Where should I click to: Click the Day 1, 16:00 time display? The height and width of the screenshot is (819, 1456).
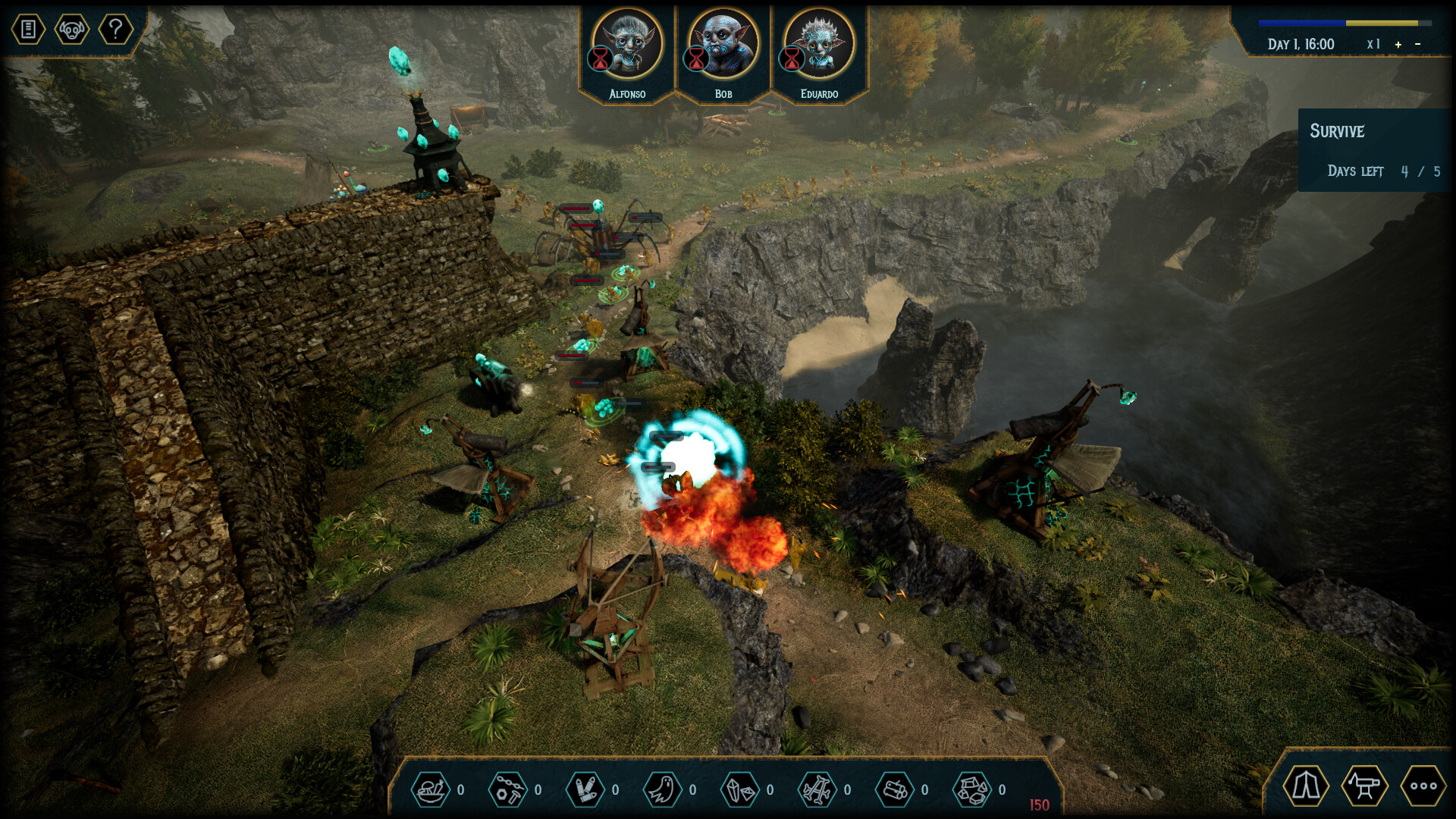[x=1301, y=44]
